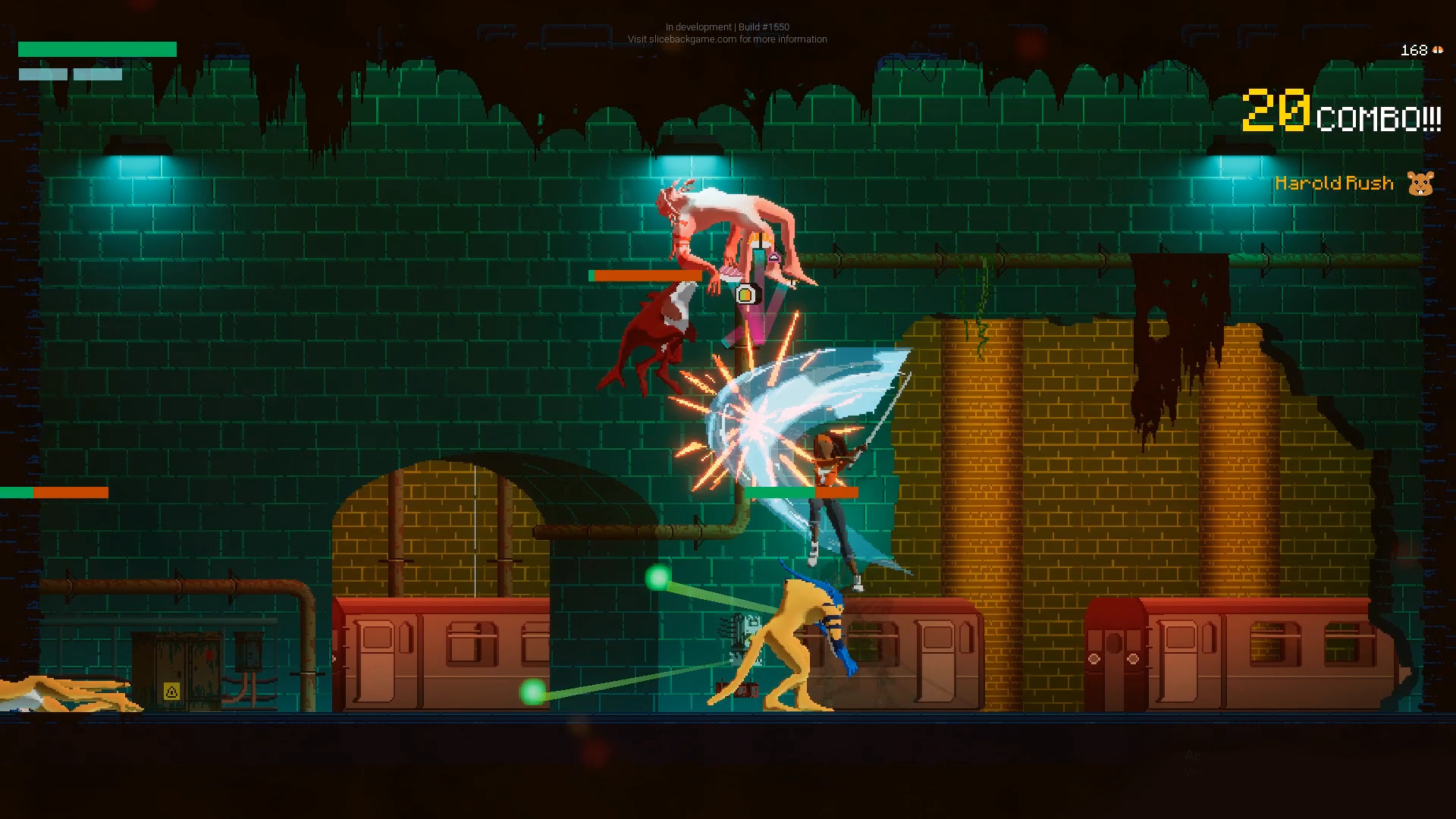Image resolution: width=1456 pixels, height=819 pixels.
Task: Click the Build #1550 development notice
Action: coord(726,27)
